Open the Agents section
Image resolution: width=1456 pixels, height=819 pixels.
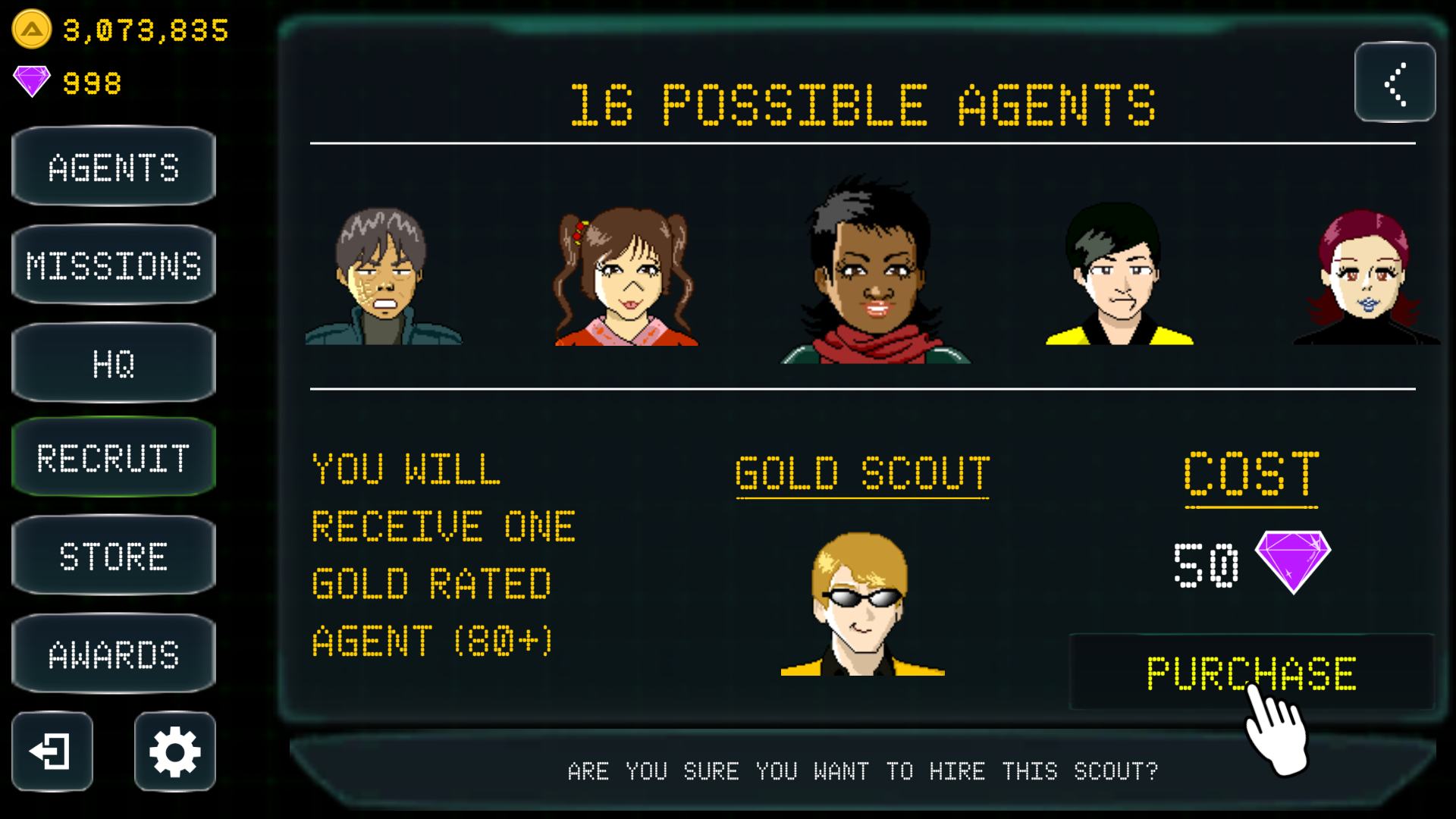(113, 167)
